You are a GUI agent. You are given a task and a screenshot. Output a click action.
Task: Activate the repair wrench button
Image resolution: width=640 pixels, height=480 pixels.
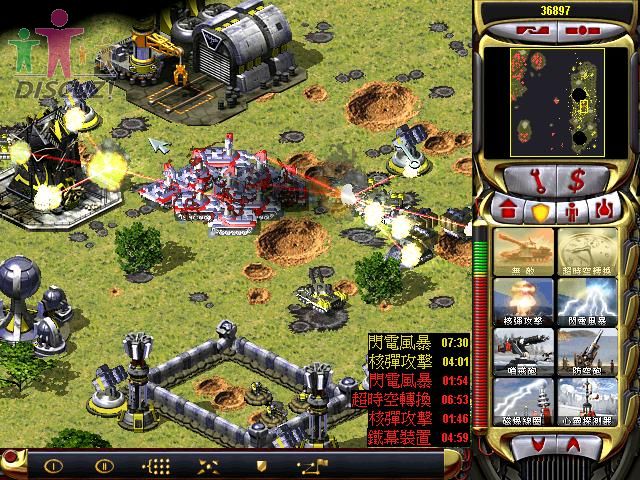pyautogui.click(x=531, y=181)
